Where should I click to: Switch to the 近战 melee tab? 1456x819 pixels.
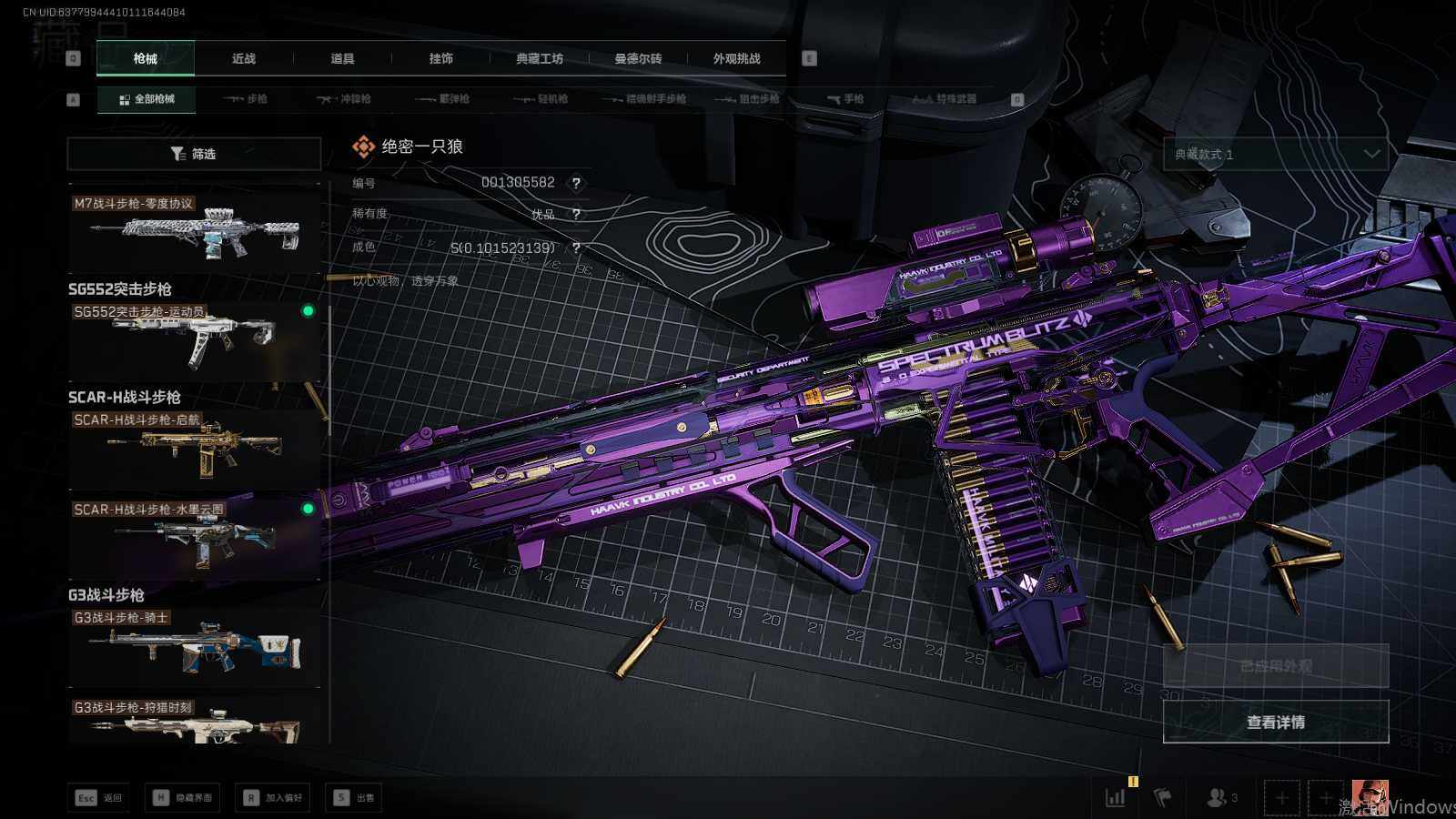point(244,58)
